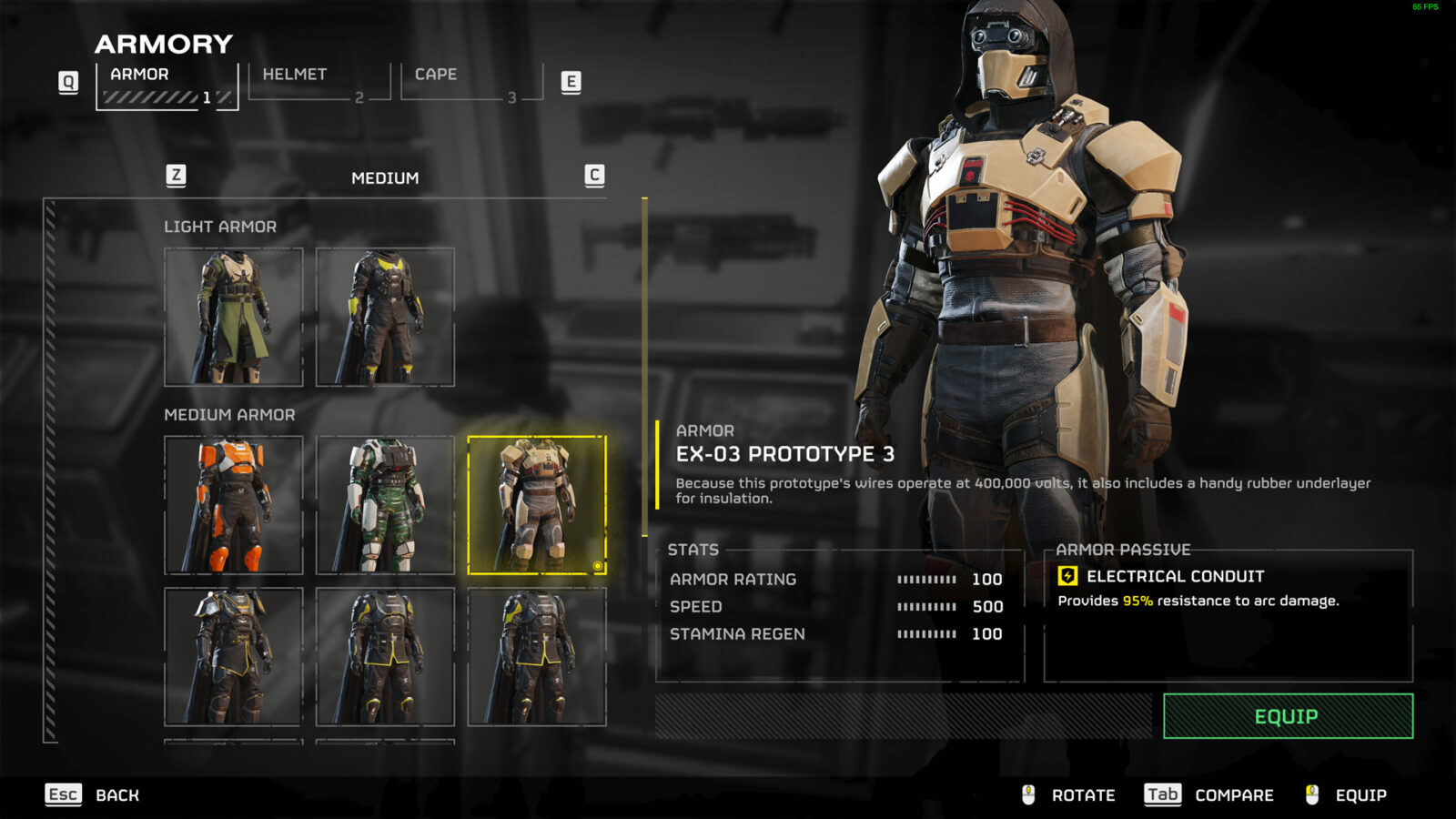Viewport: 1456px width, 819px height.
Task: Switch to the Helmet tab
Action: click(293, 75)
